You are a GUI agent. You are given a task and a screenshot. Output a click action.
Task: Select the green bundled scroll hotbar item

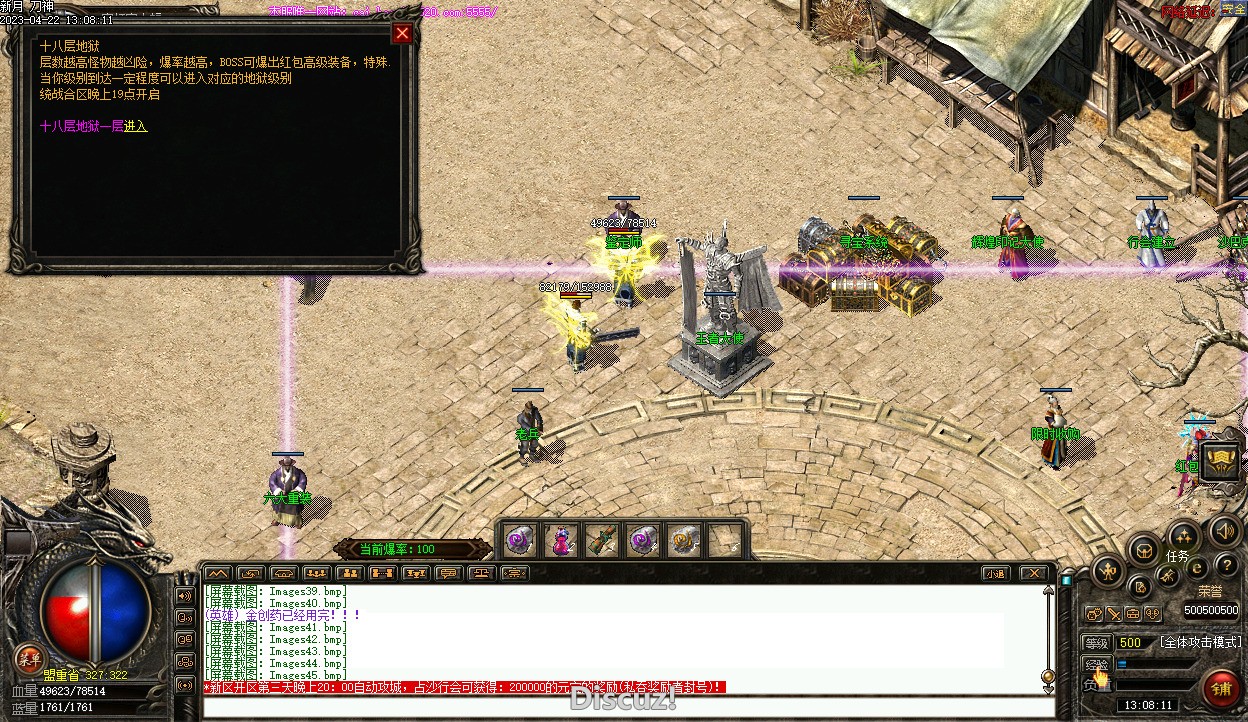602,541
